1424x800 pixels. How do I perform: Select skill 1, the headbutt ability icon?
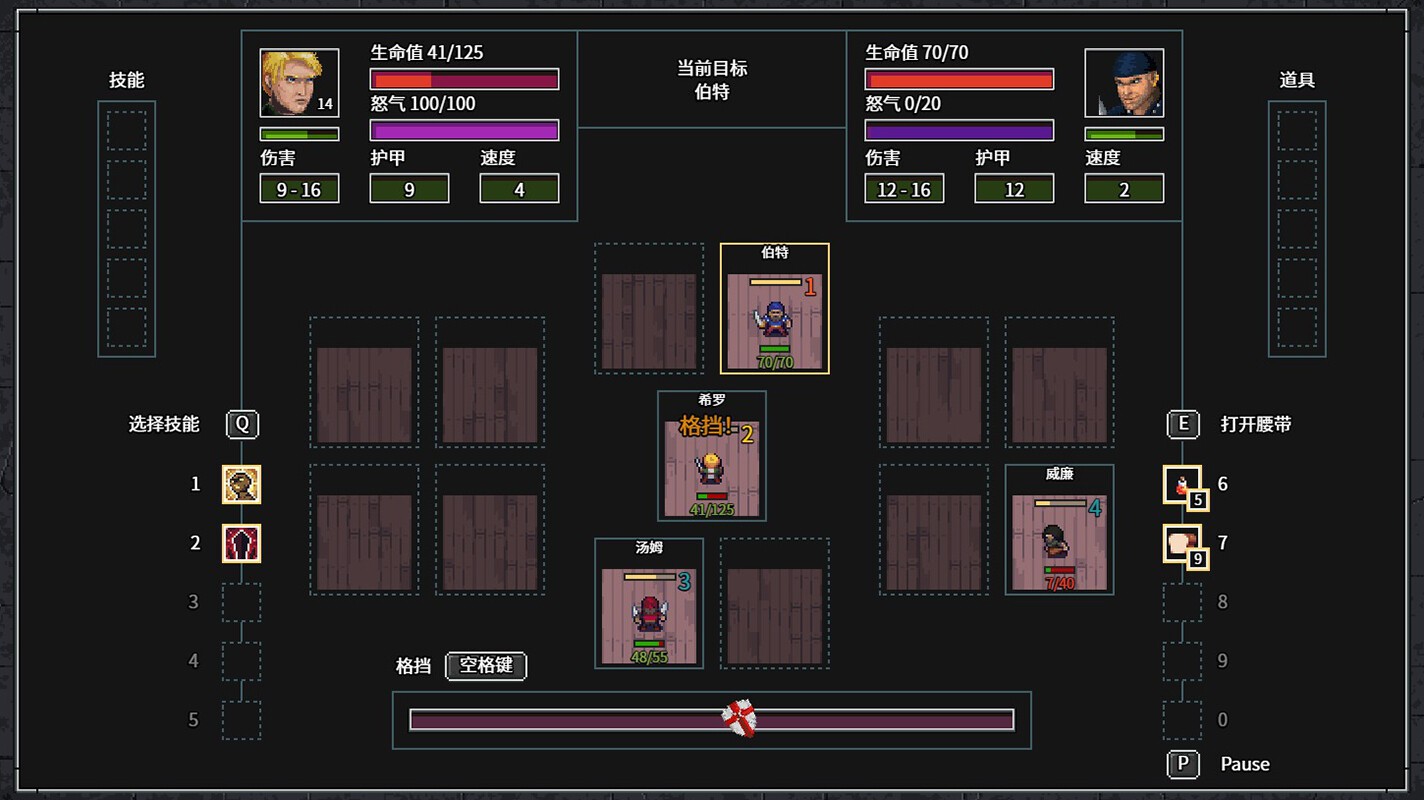(x=240, y=484)
